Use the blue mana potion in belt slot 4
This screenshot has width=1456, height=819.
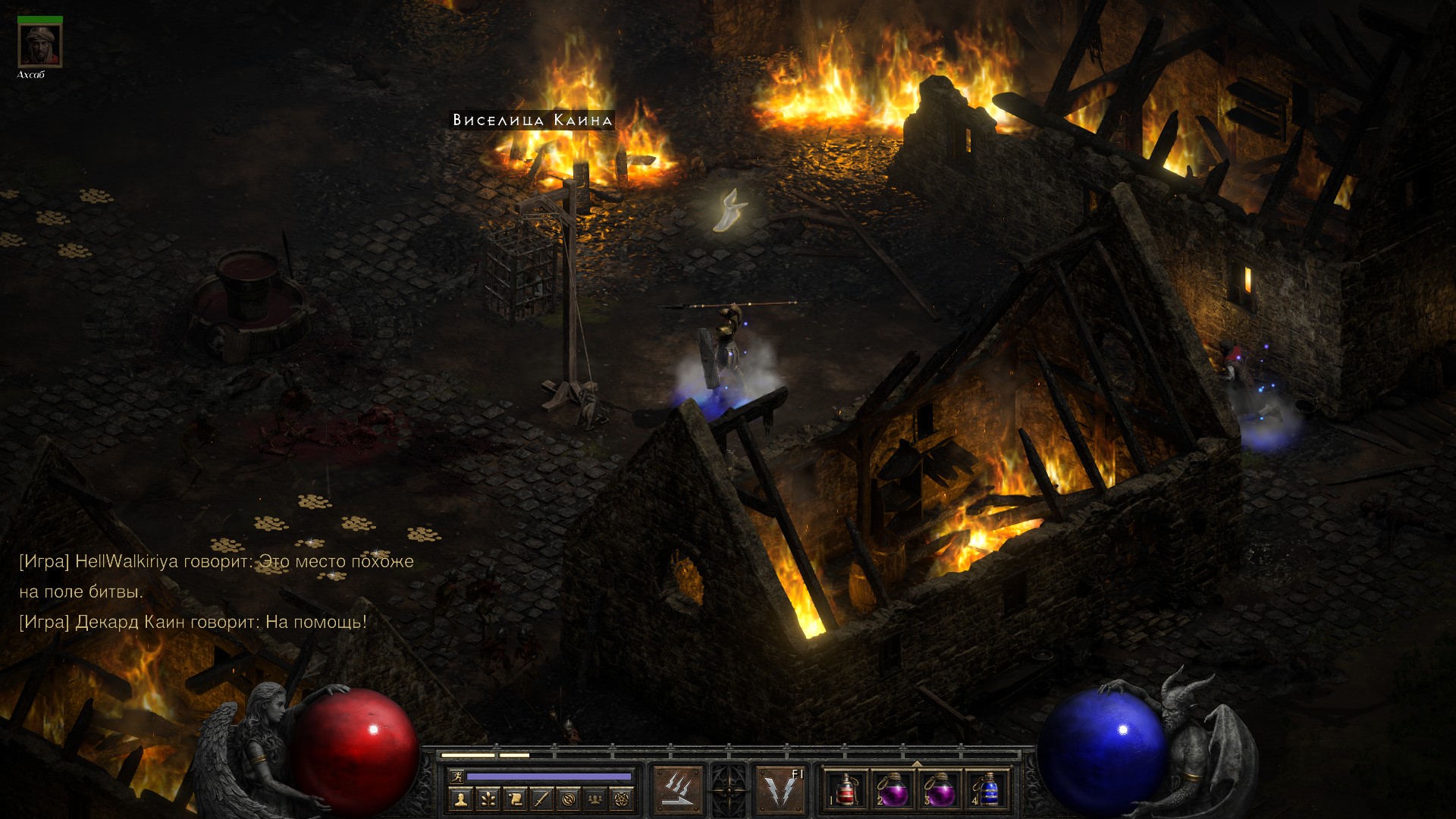[x=987, y=789]
